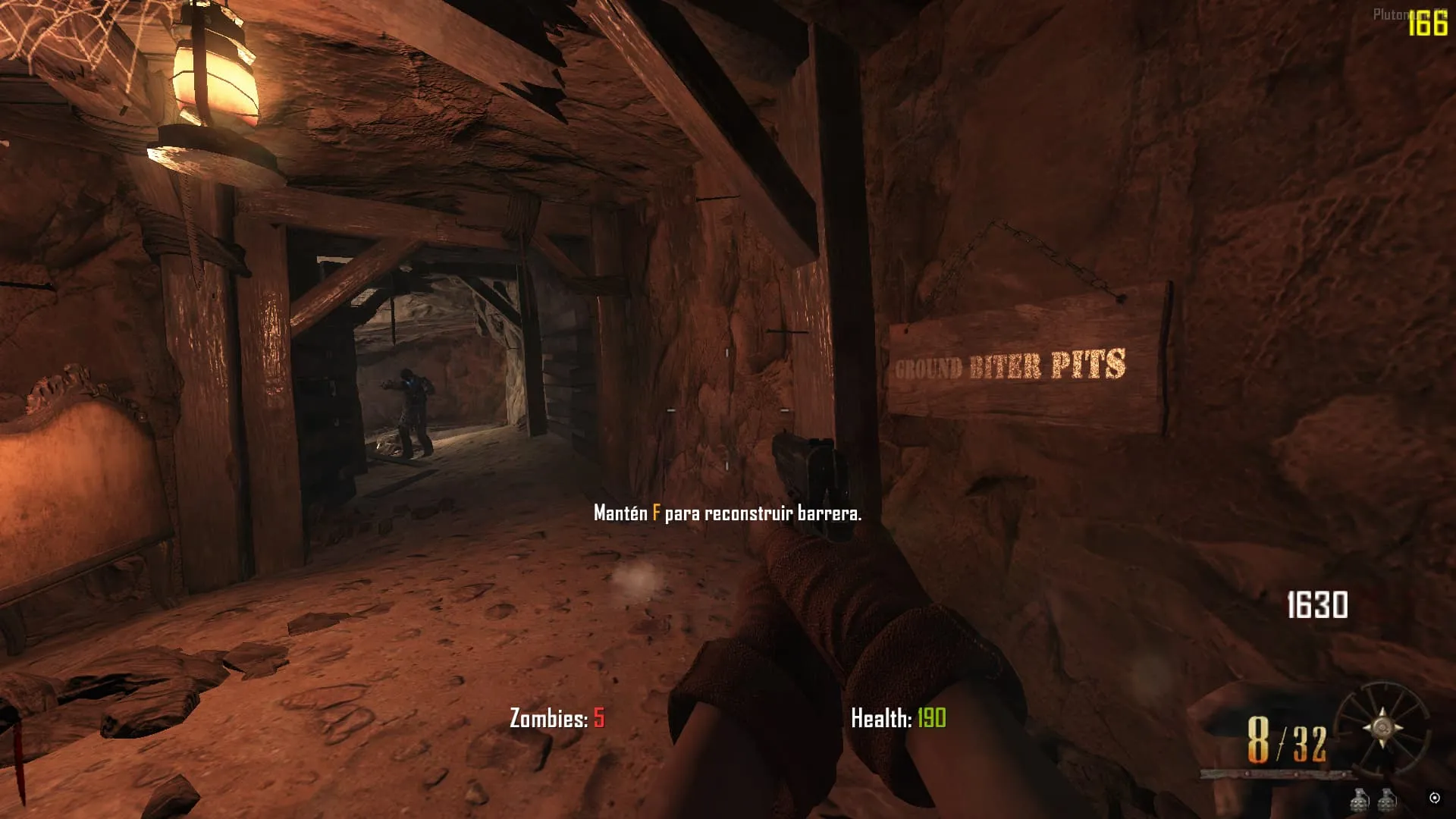Screen dimensions: 1456x819
Task: Click the wagon wheel equipment selector
Action: [x=1382, y=728]
